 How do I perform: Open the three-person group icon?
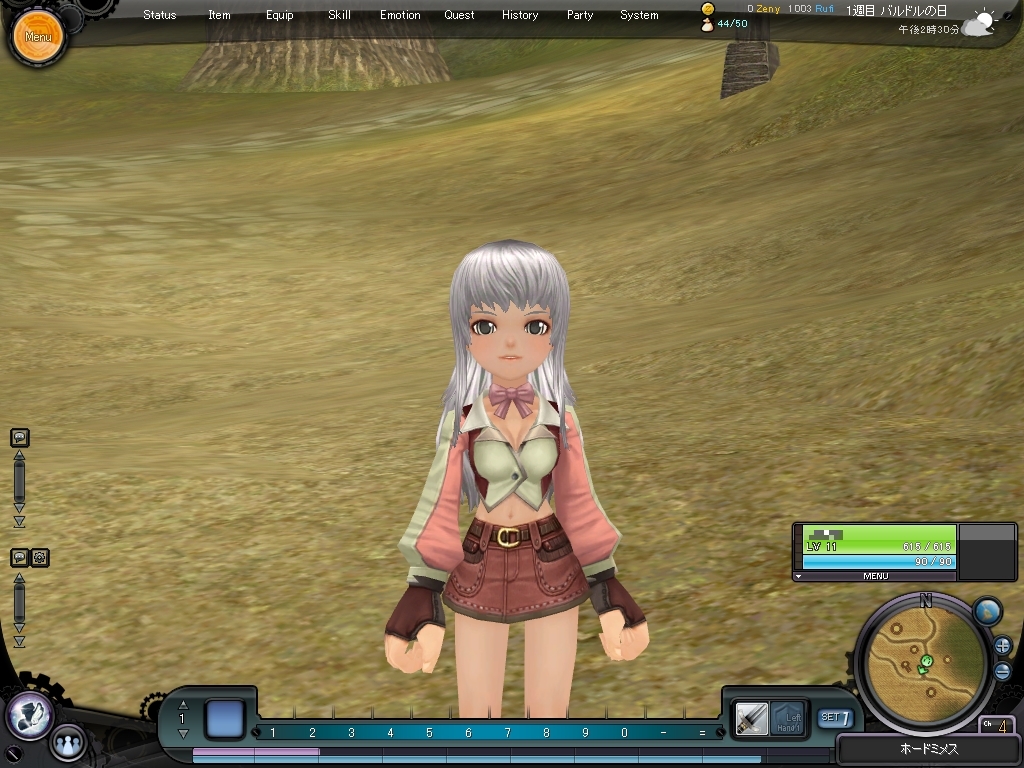tap(68, 742)
